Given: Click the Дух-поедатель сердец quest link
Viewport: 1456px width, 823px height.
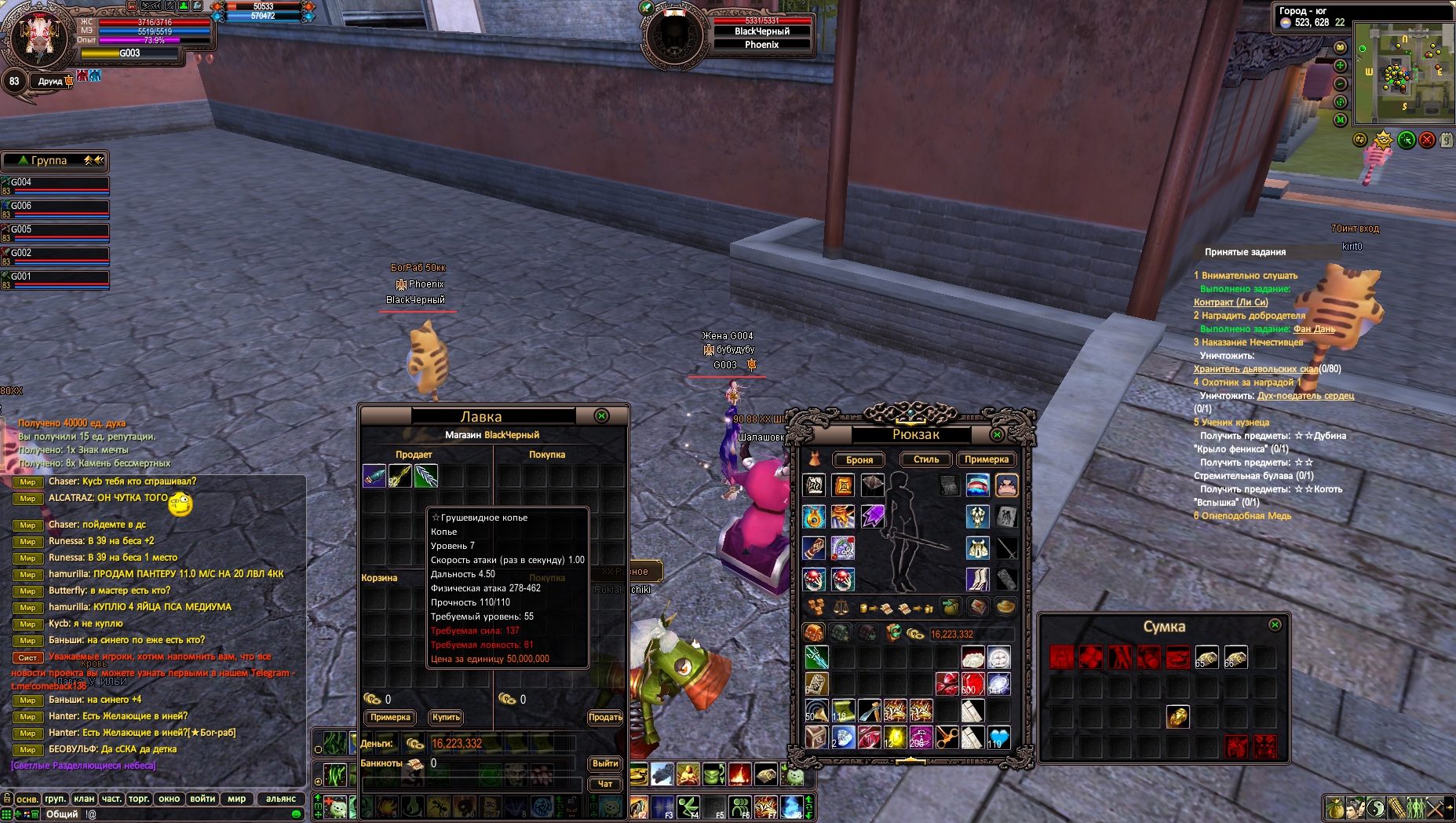Looking at the screenshot, I should [1305, 396].
